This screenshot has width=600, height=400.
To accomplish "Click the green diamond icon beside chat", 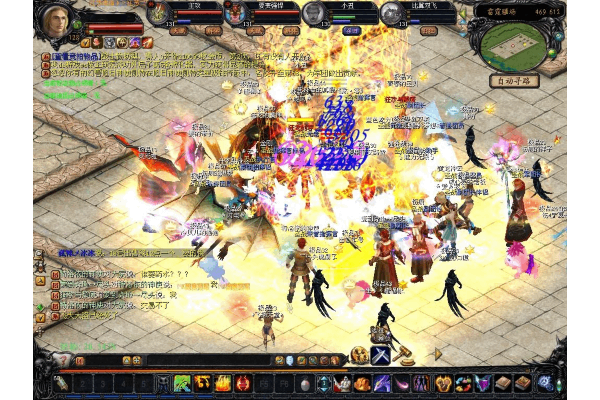I will click(41, 307).
